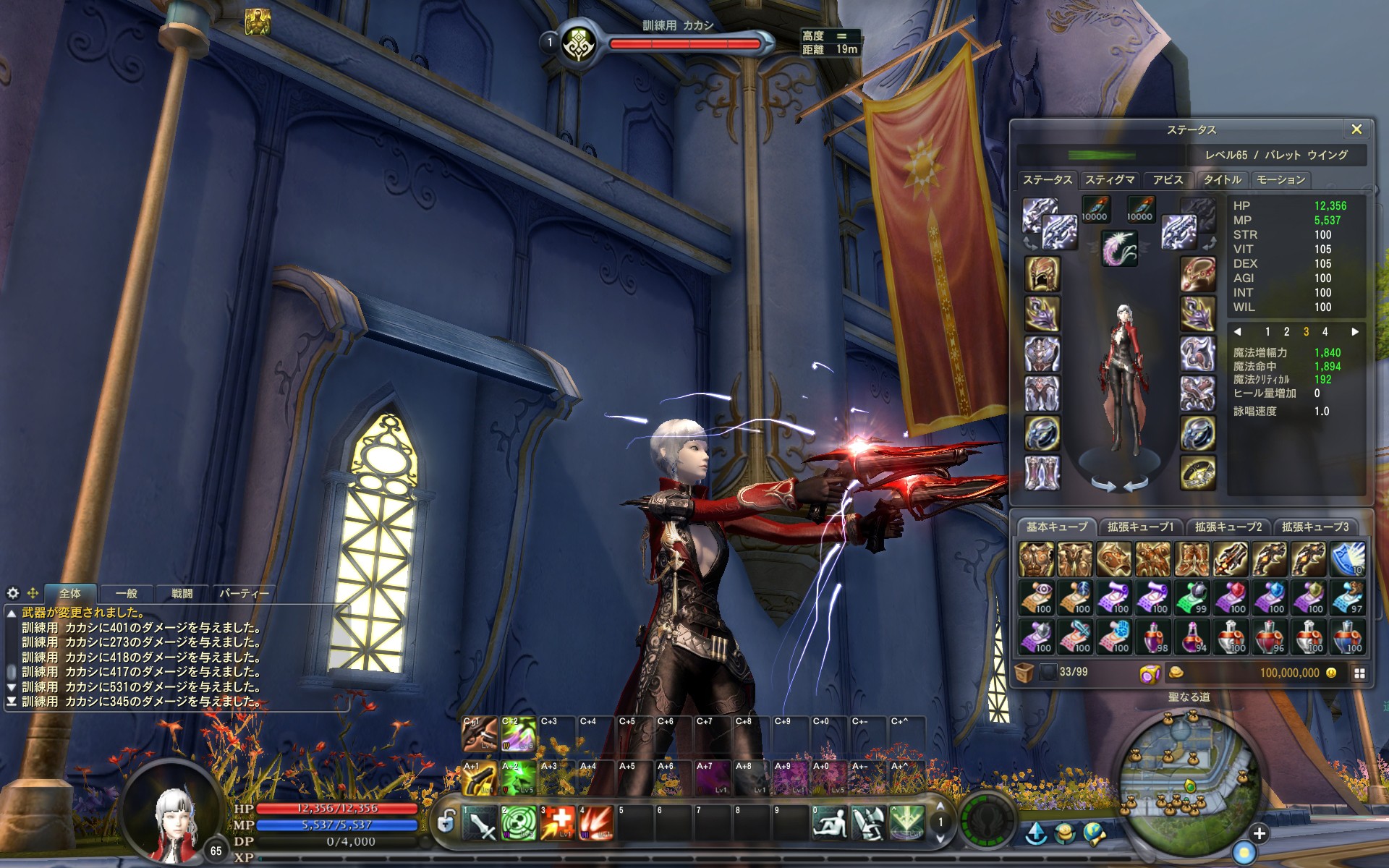Switch to the スティグマ tab

(x=1110, y=180)
